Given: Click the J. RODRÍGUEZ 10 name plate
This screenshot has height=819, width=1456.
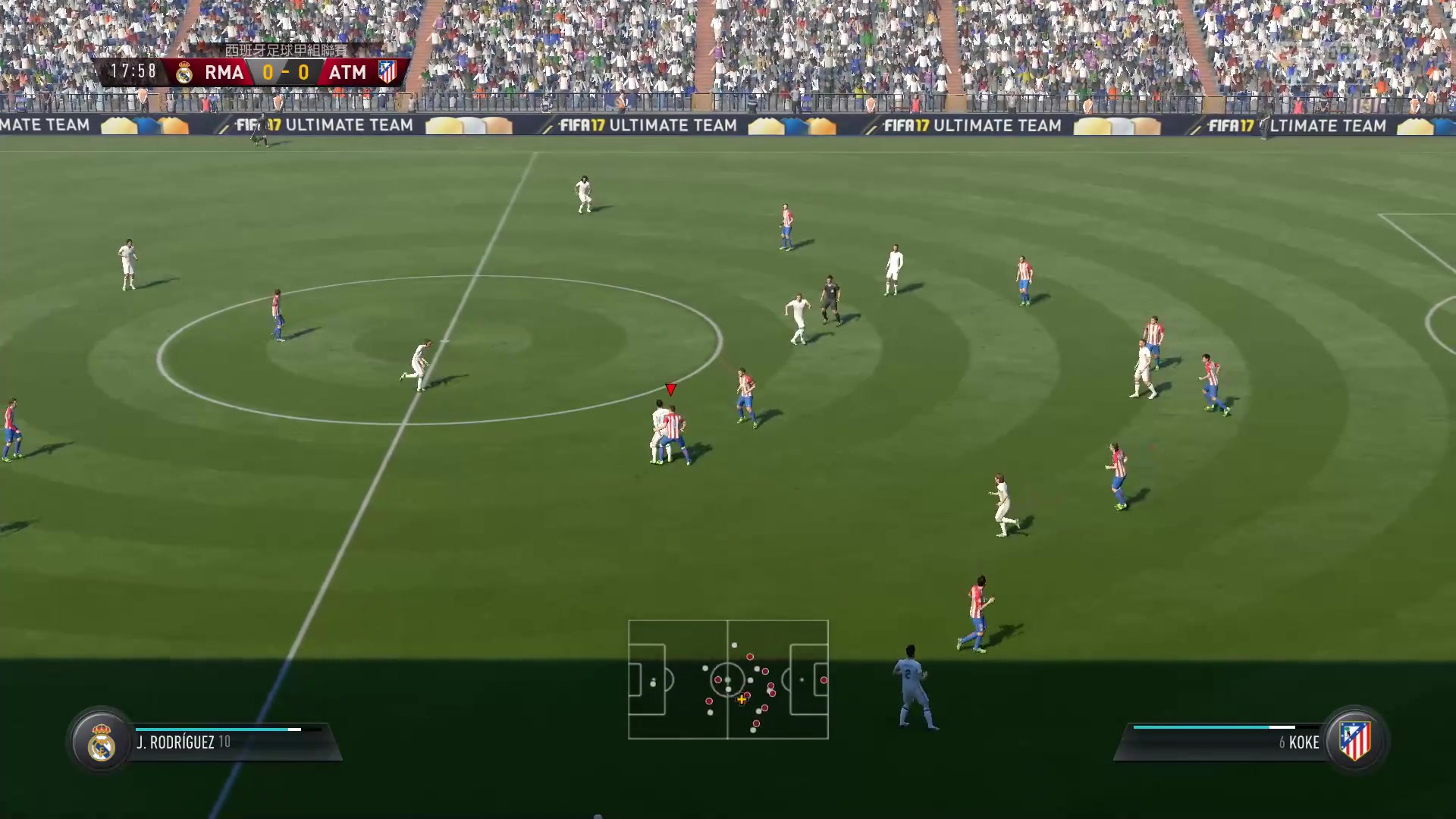Looking at the screenshot, I should point(184,742).
